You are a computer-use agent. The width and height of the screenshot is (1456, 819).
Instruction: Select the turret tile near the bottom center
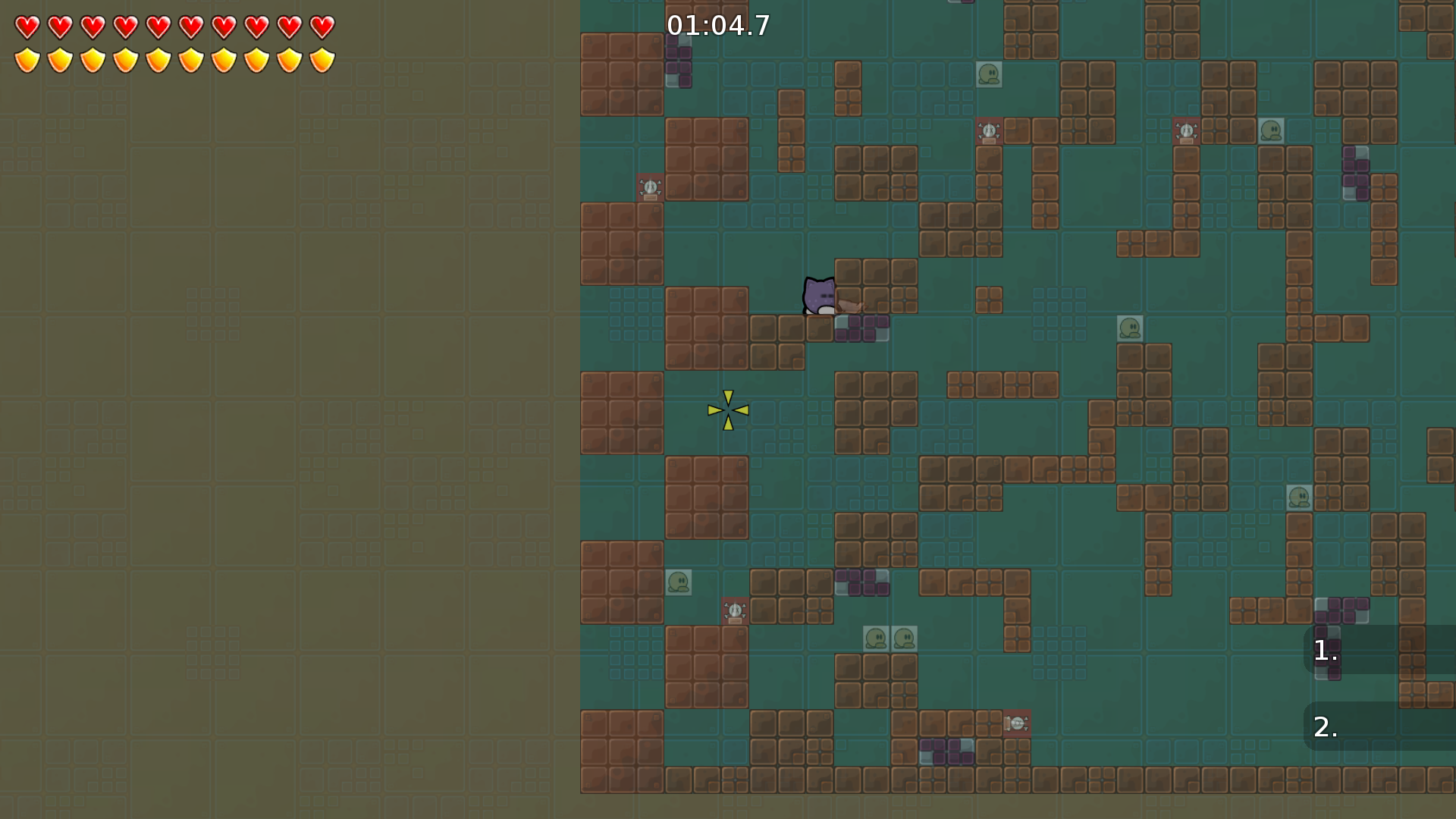click(733, 612)
